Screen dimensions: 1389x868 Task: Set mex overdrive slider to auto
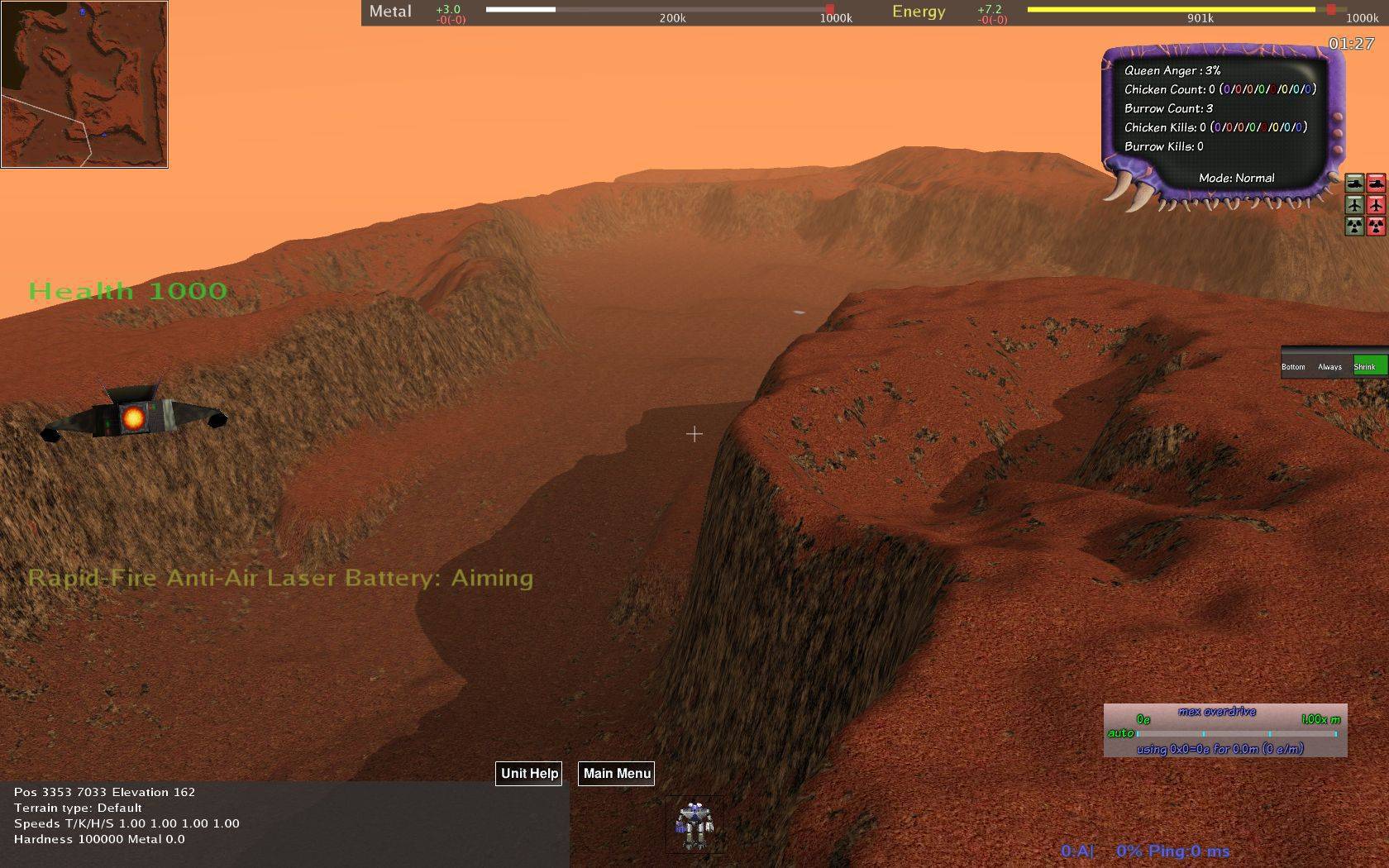pos(1121,733)
